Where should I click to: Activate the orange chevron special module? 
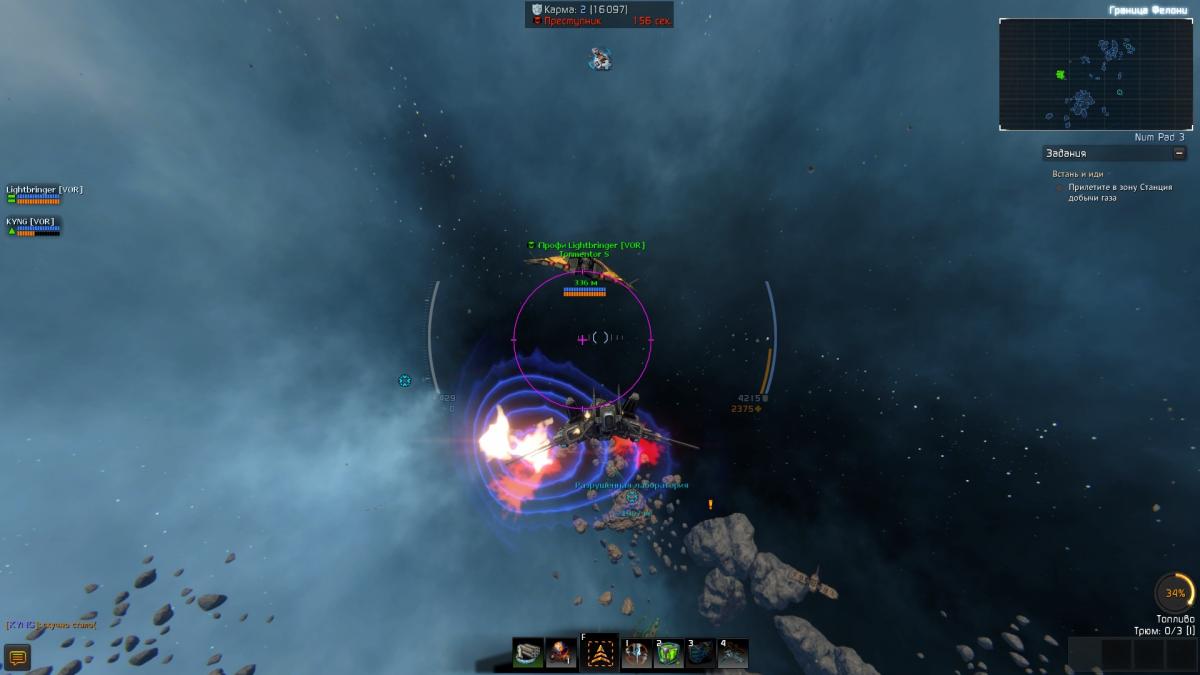(600, 653)
